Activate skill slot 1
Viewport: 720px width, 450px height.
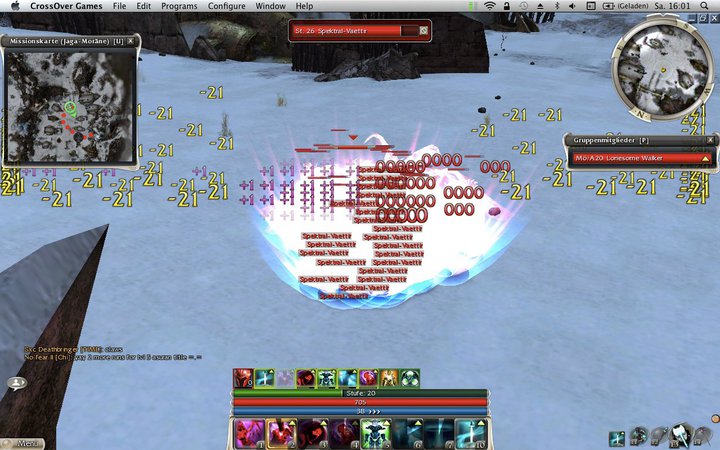pos(247,432)
